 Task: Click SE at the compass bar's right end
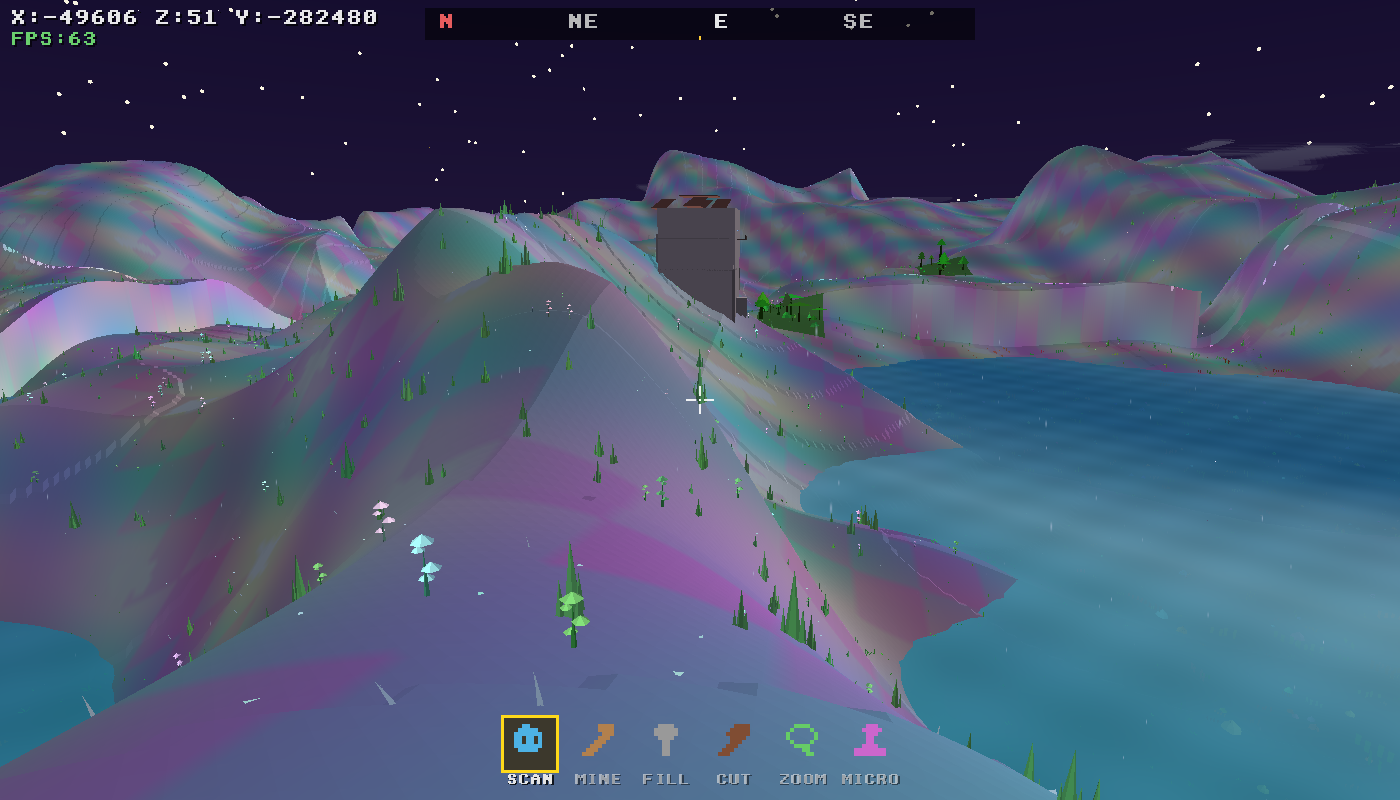click(x=857, y=20)
